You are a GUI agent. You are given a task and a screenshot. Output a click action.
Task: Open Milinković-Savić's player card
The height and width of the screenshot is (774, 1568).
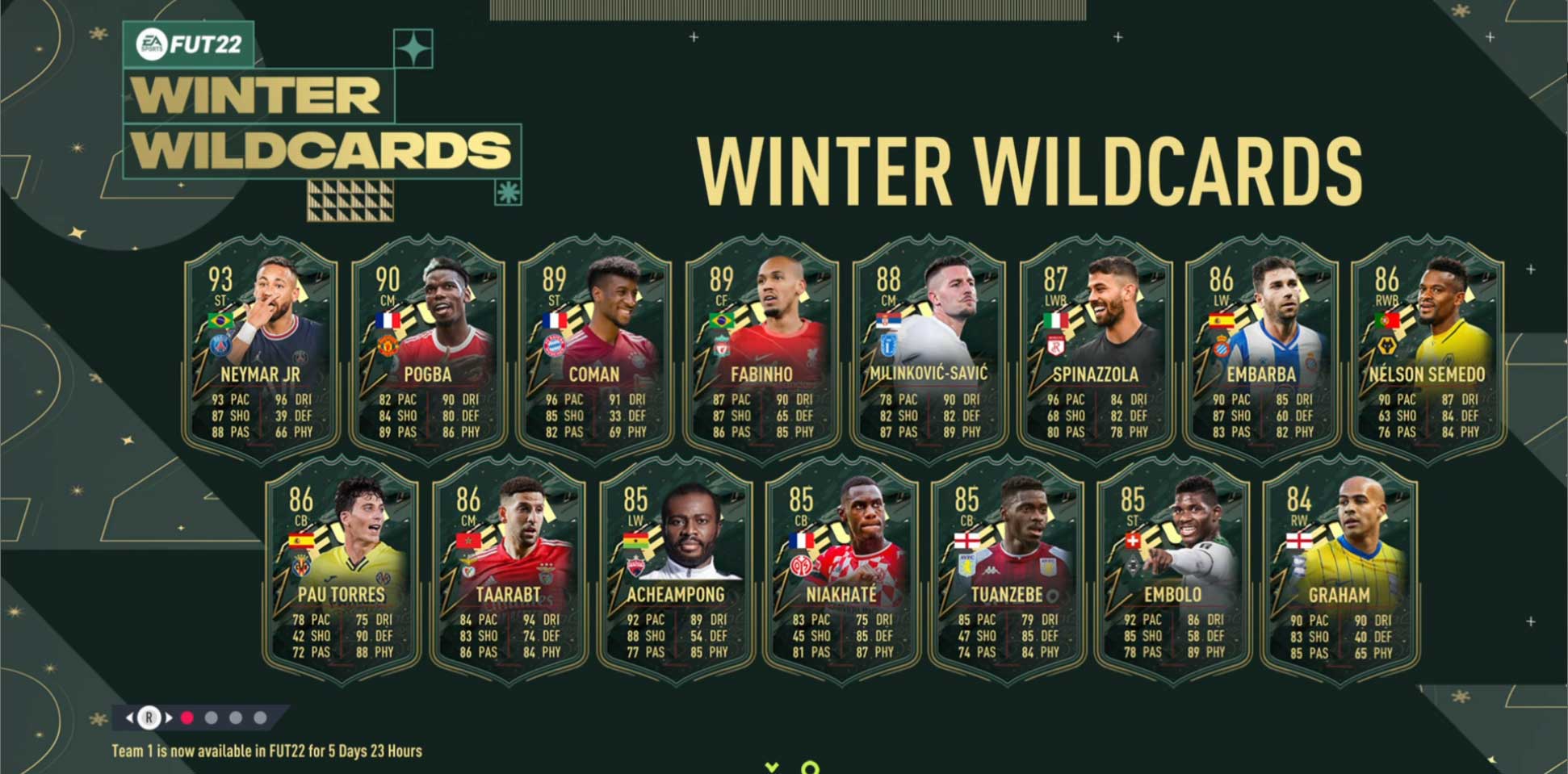[x=933, y=347]
